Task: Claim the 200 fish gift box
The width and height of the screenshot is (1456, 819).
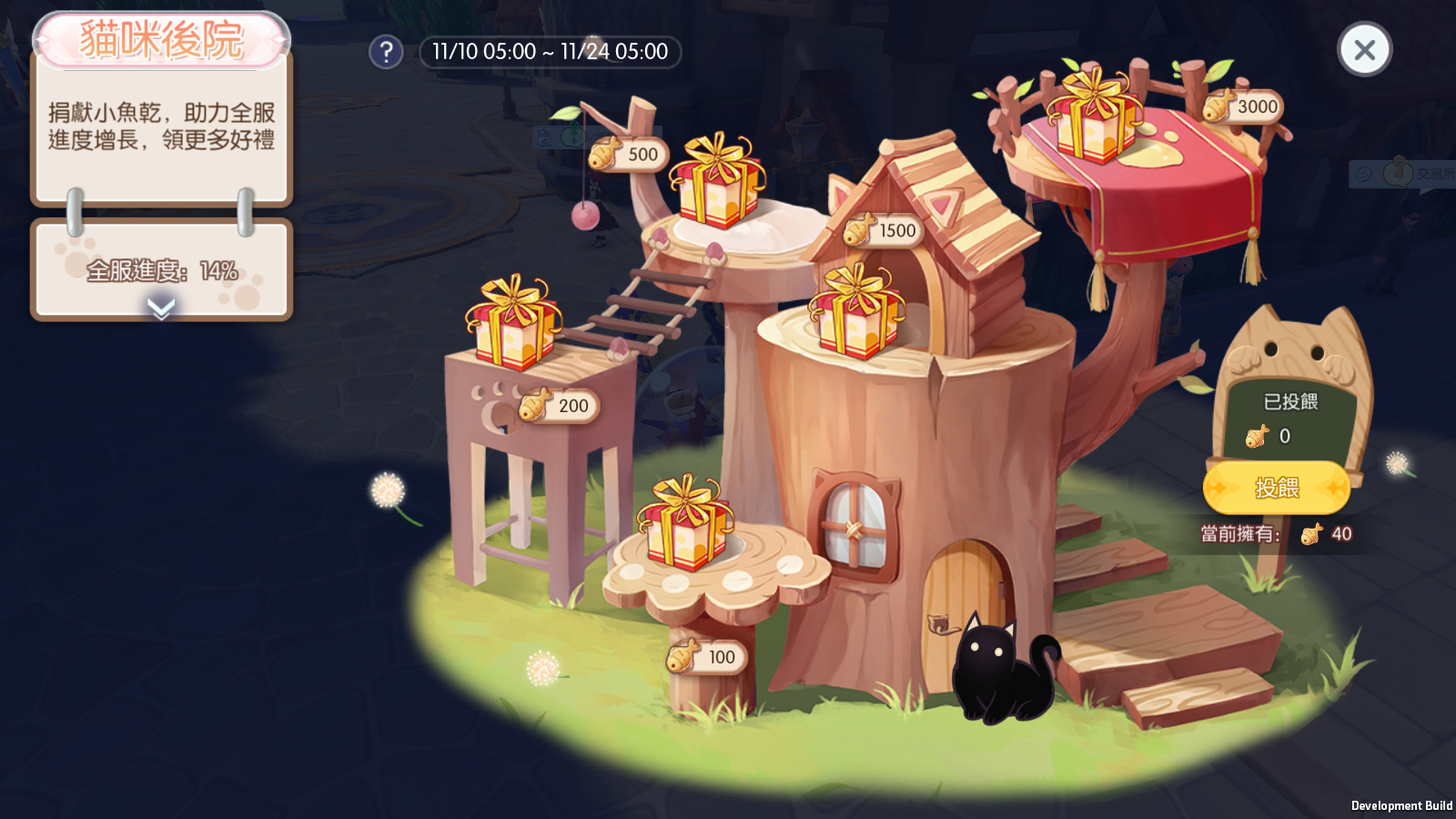Action: [x=512, y=323]
